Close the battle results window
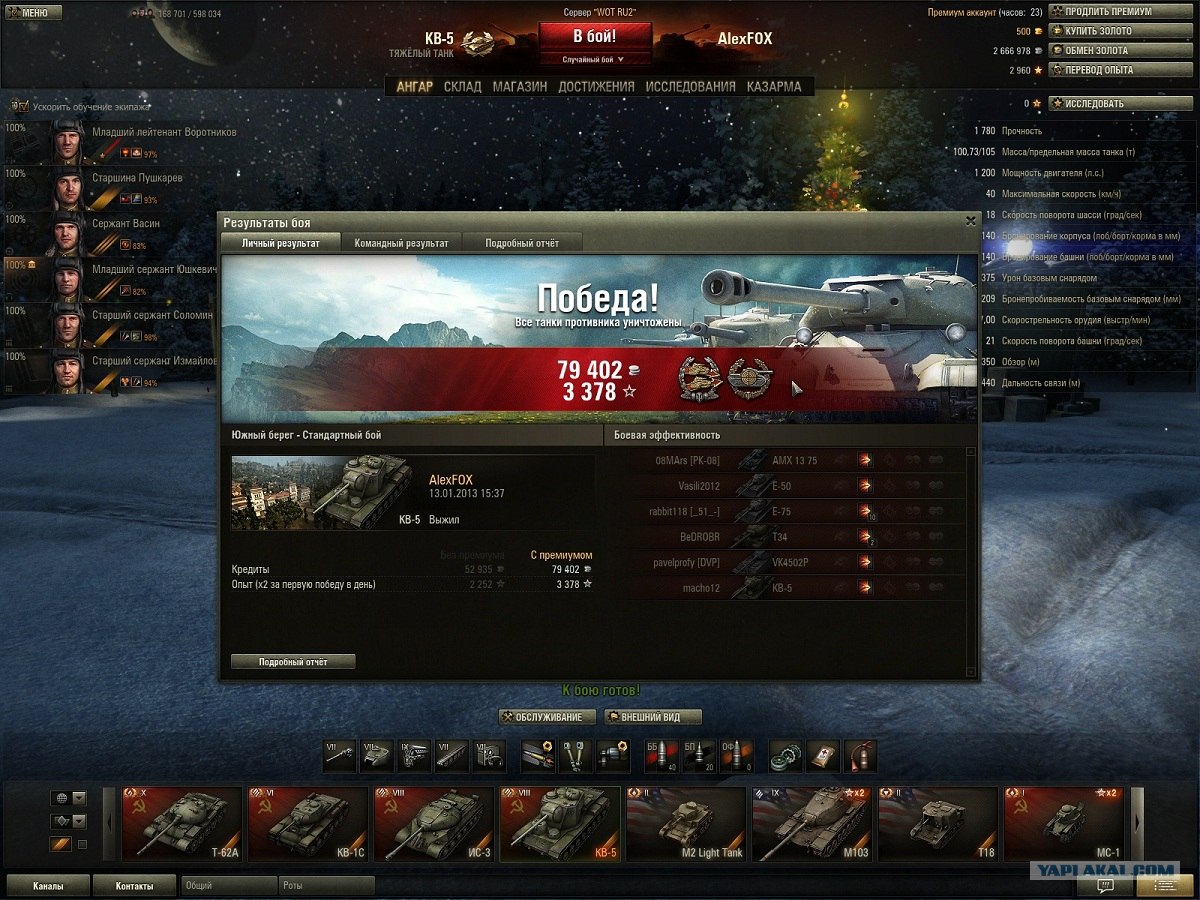 [x=970, y=222]
